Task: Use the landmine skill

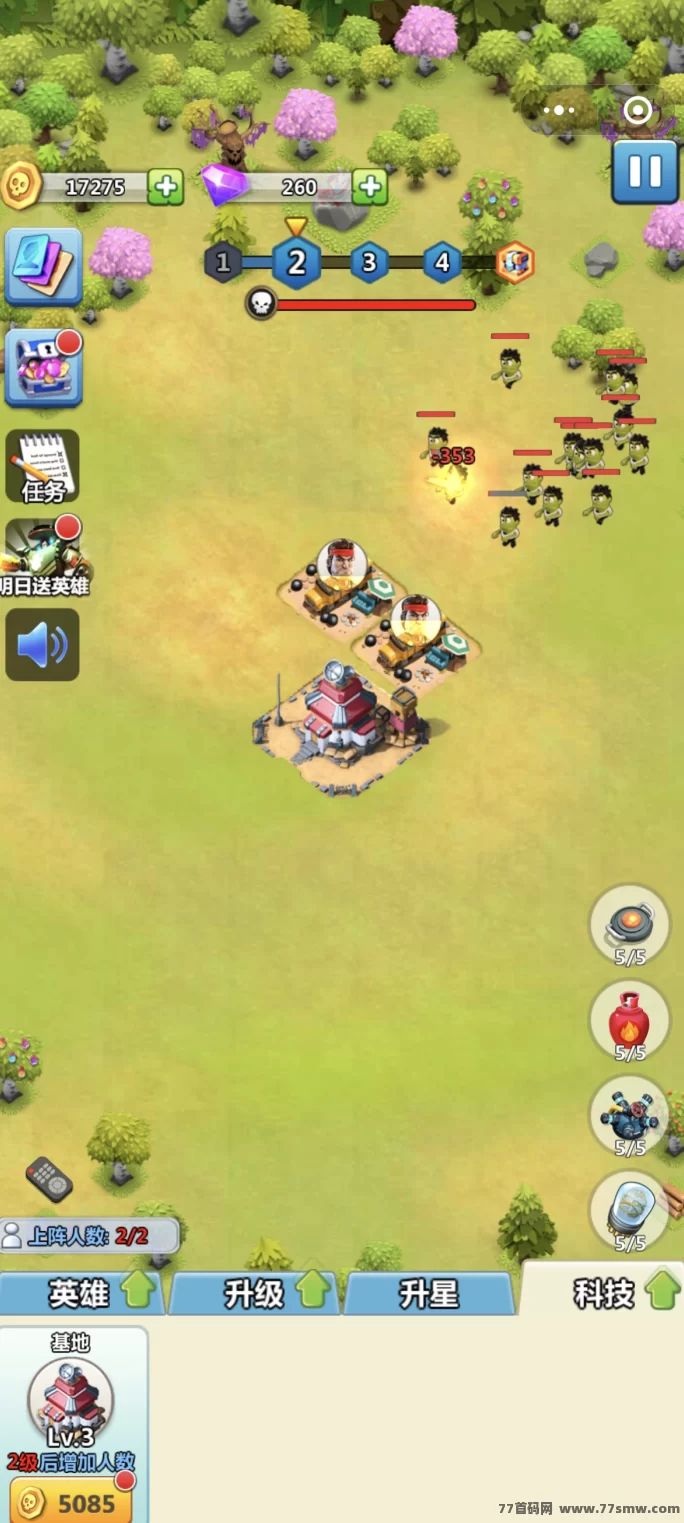Action: (629, 924)
